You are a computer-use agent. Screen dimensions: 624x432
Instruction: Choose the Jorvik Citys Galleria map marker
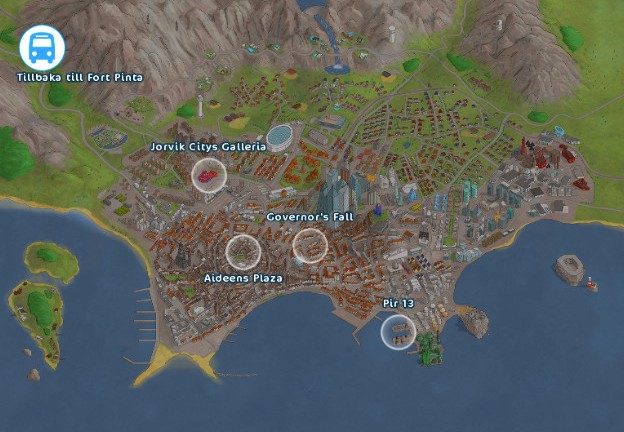click(x=209, y=175)
